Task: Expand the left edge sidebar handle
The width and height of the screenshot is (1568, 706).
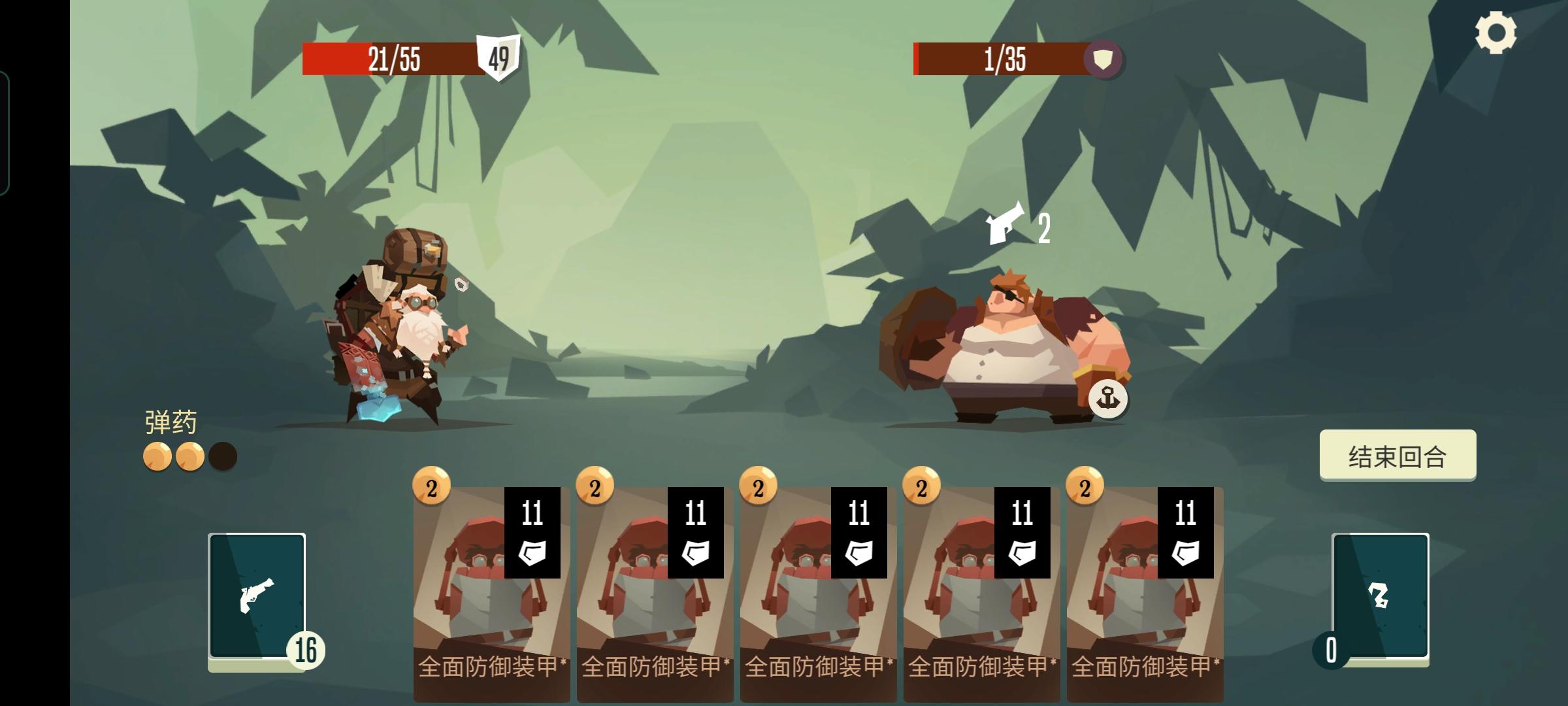Action: (x=5, y=131)
